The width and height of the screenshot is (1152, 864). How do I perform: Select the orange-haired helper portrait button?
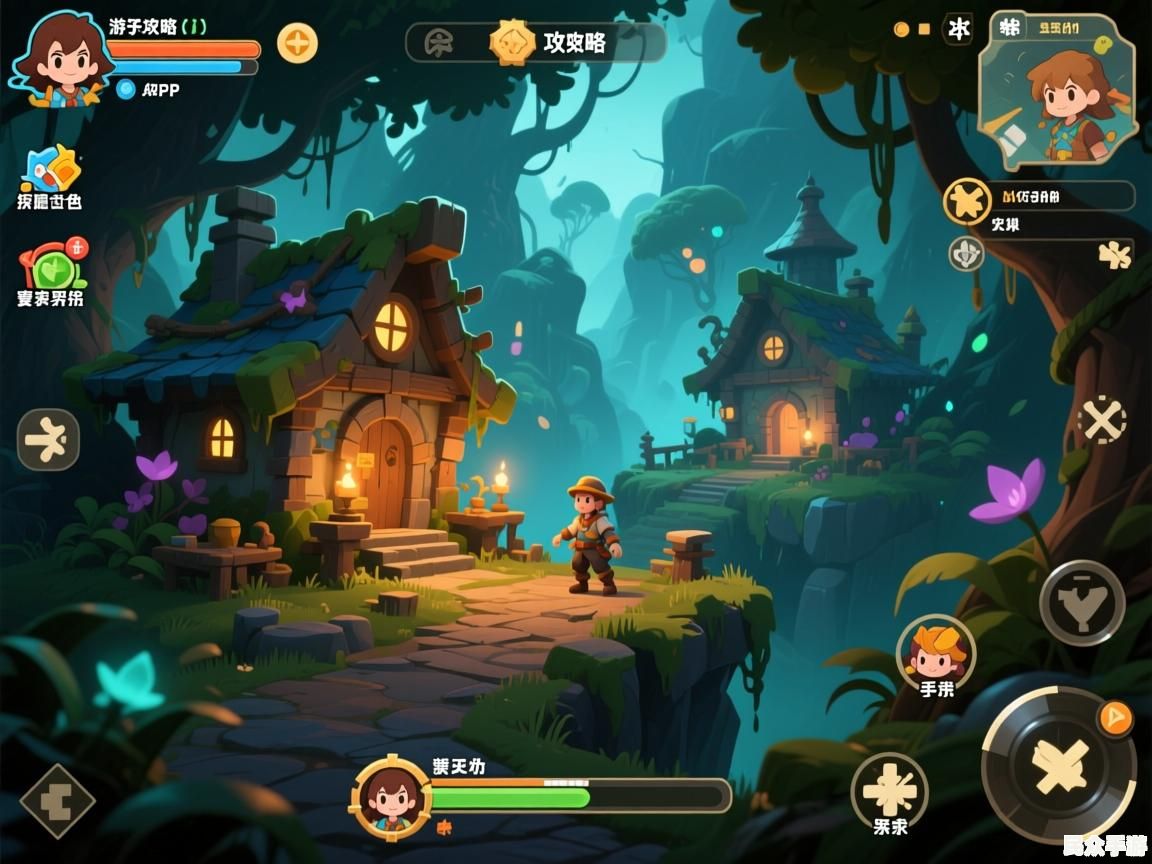click(936, 650)
